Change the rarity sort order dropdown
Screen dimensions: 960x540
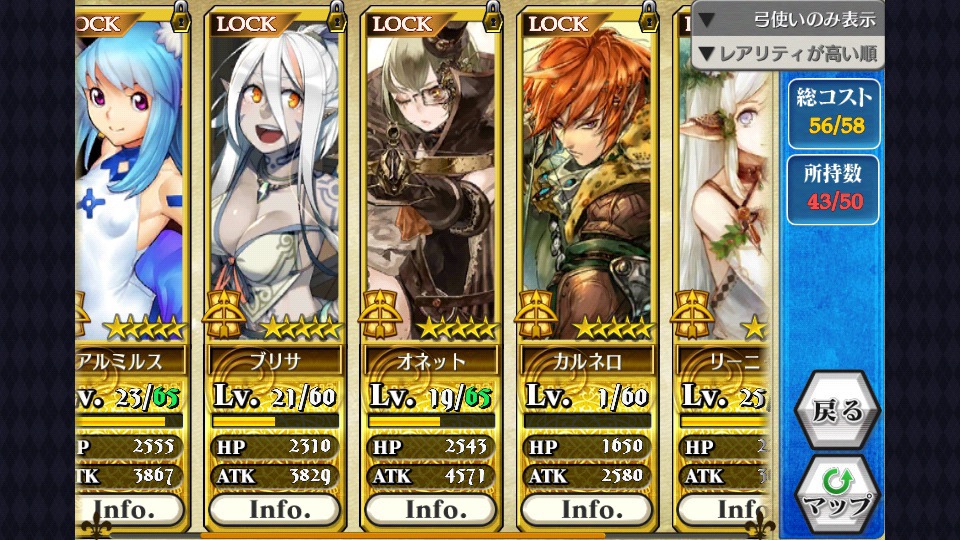tap(787, 52)
